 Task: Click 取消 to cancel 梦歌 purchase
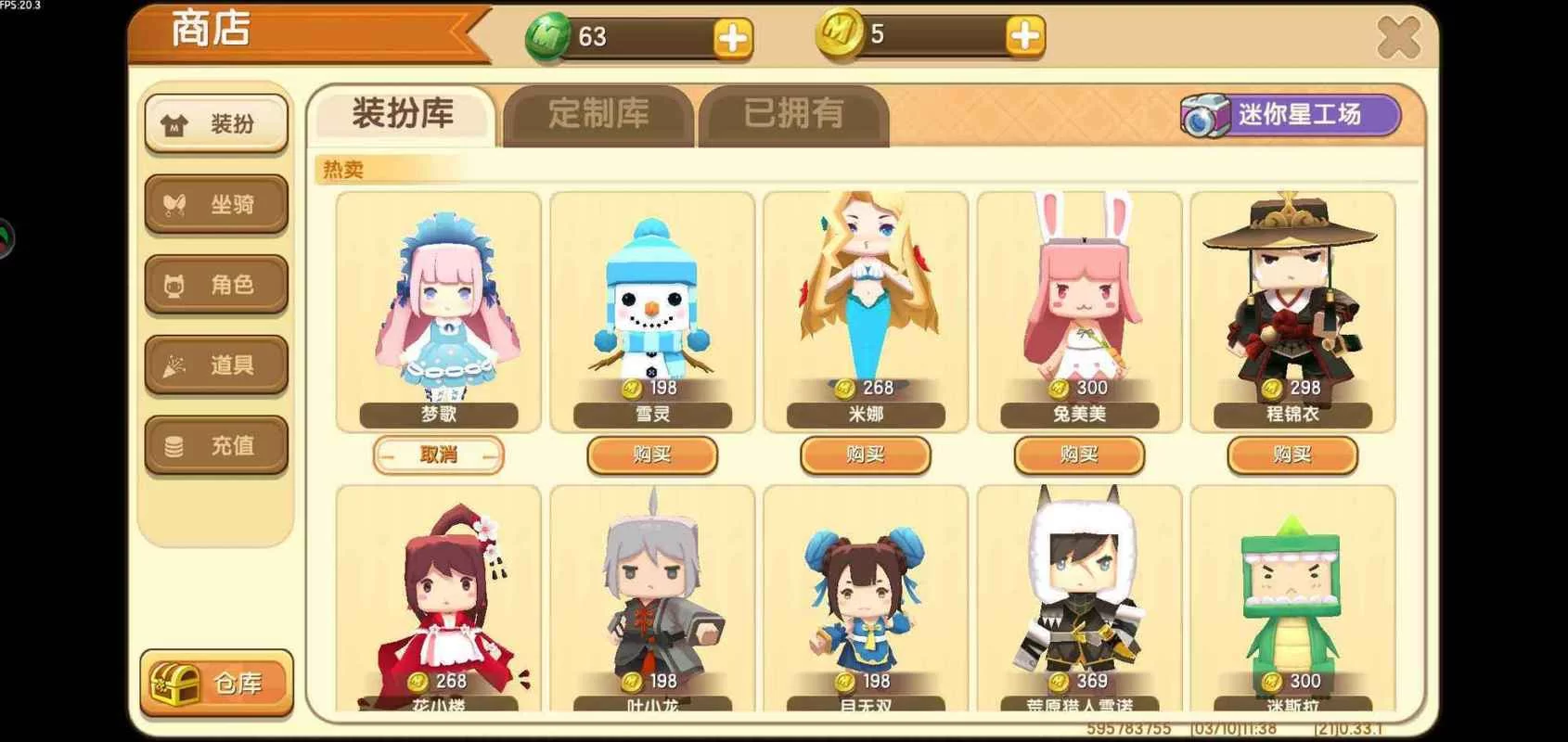point(439,455)
